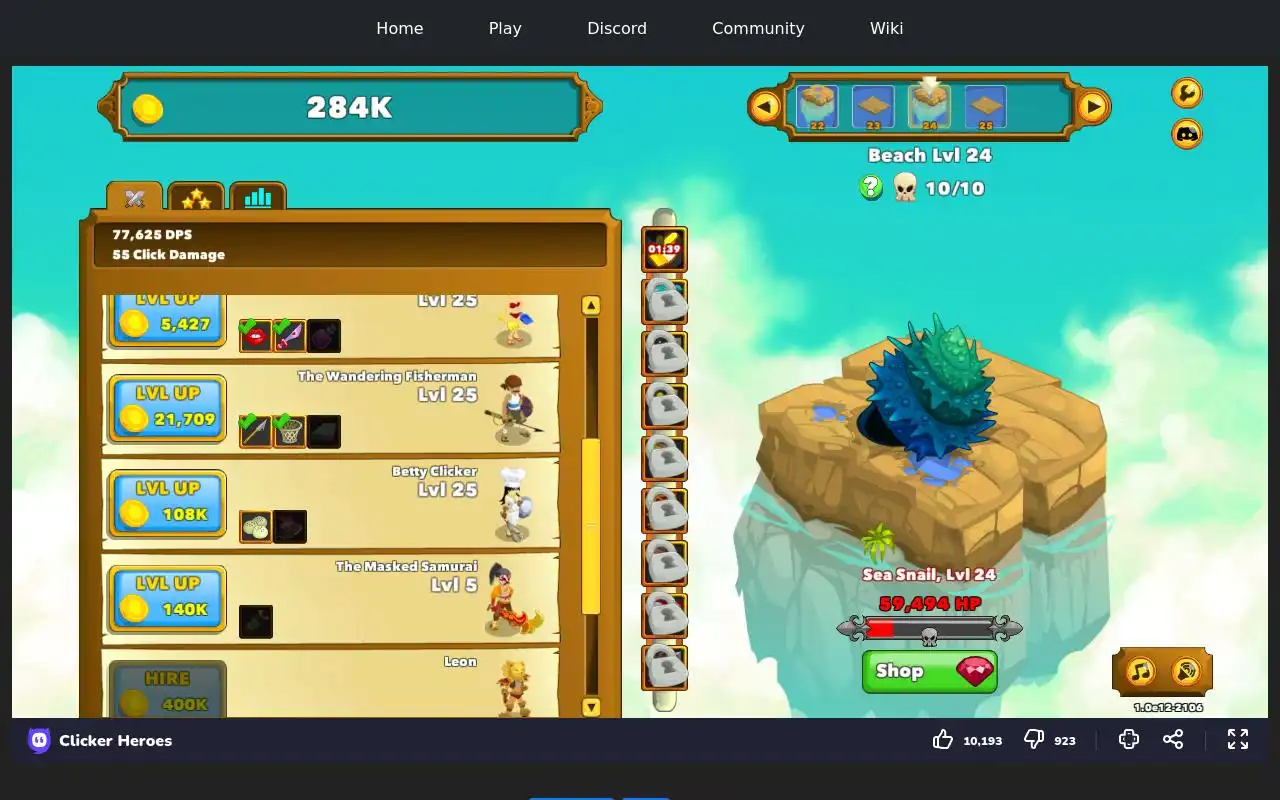Toggle the sound effects speaker button
The width and height of the screenshot is (1280, 800).
pos(1185,671)
